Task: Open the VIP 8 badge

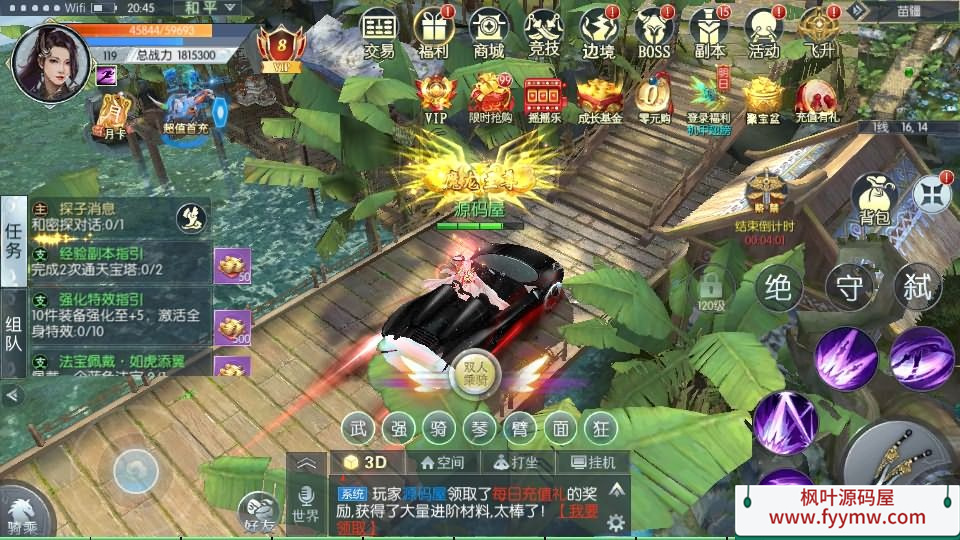Action: pyautogui.click(x=281, y=47)
